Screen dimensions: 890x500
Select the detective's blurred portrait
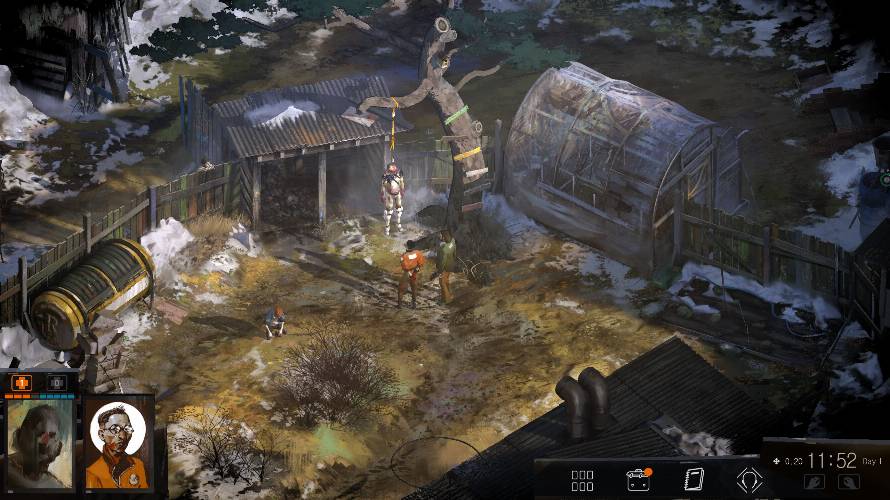click(41, 443)
